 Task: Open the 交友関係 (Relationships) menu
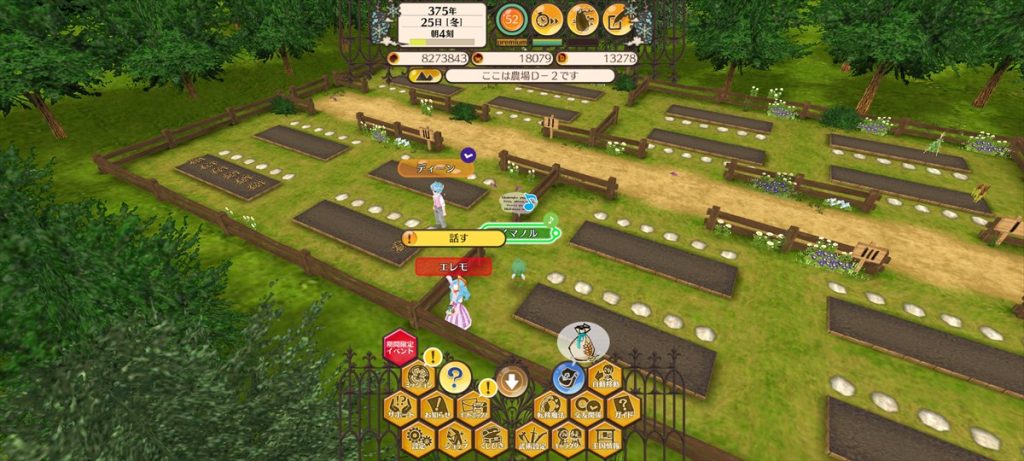[586, 407]
